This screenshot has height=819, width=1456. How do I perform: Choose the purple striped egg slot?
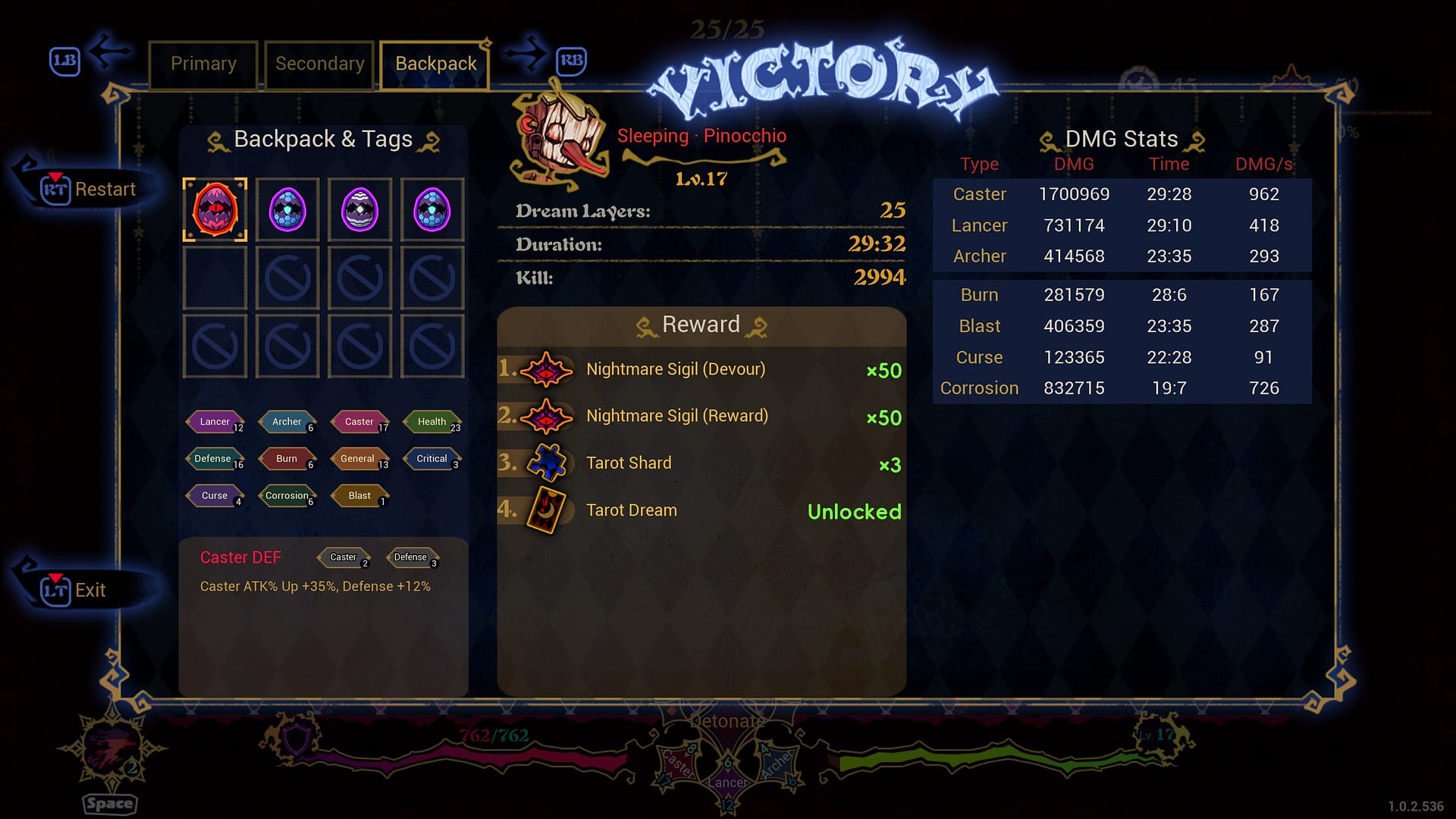(x=359, y=210)
